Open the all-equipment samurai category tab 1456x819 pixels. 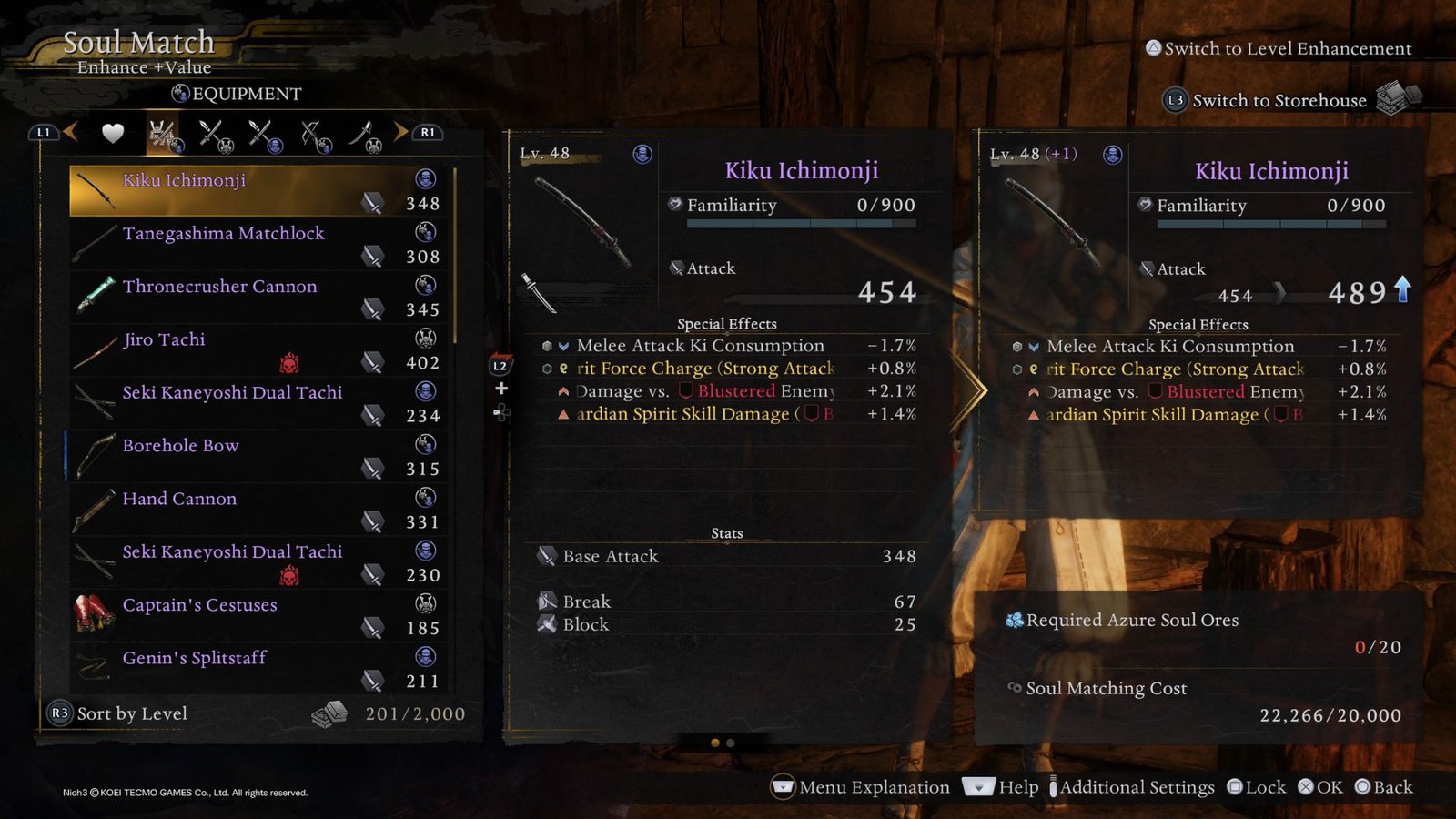[x=161, y=133]
